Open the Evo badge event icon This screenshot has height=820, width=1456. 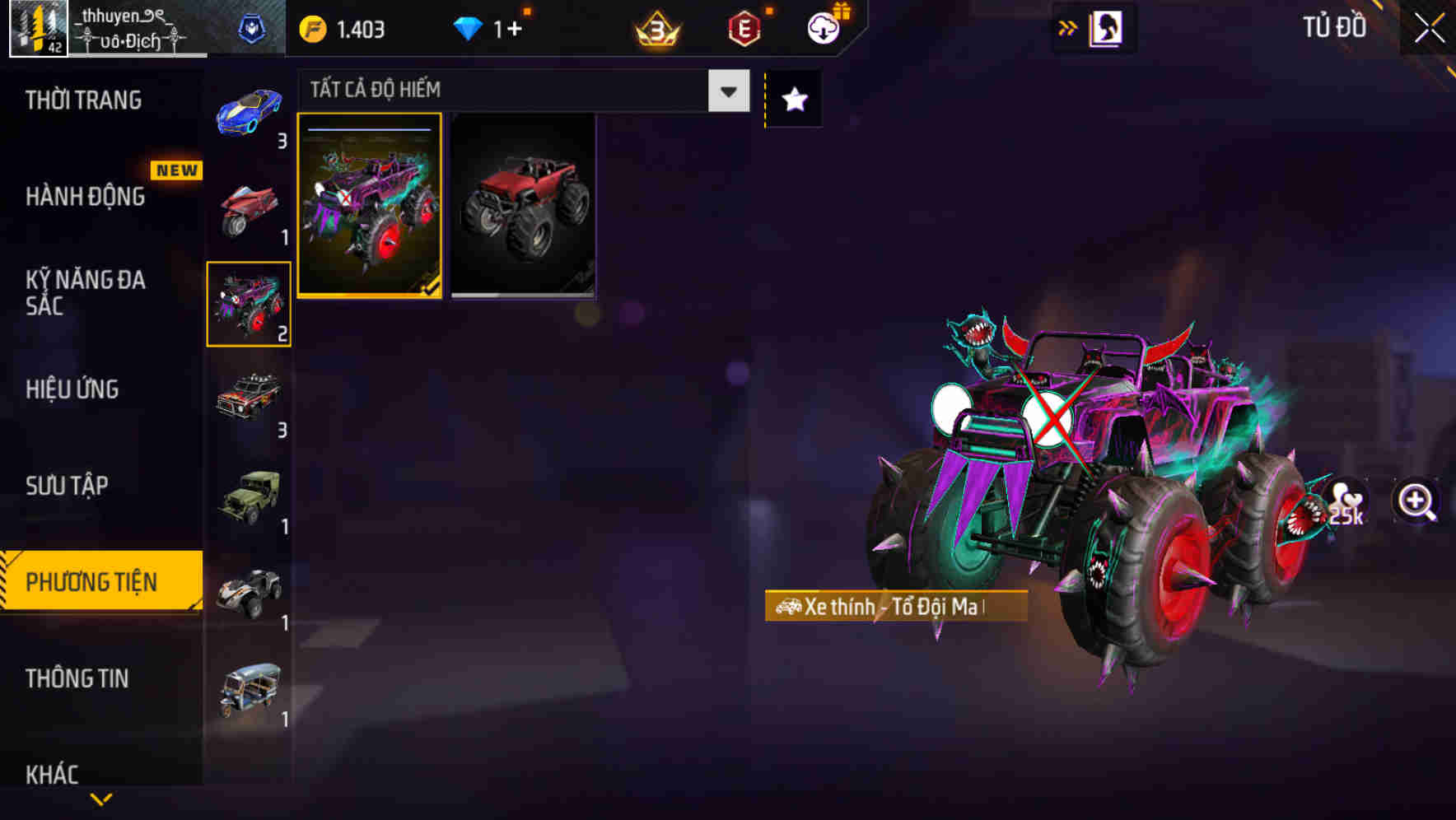(x=744, y=30)
